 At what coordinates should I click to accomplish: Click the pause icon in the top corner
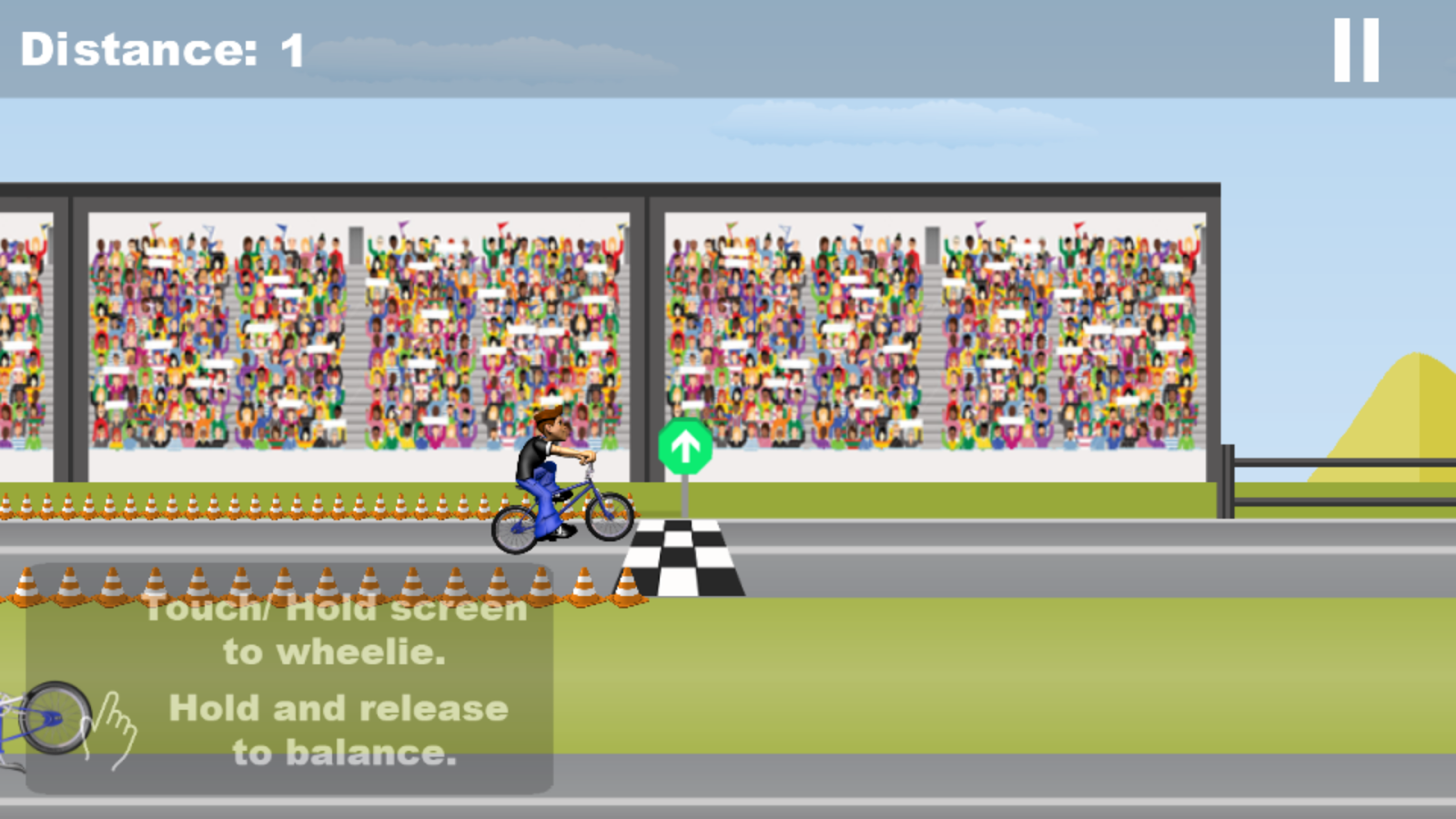tap(1355, 50)
